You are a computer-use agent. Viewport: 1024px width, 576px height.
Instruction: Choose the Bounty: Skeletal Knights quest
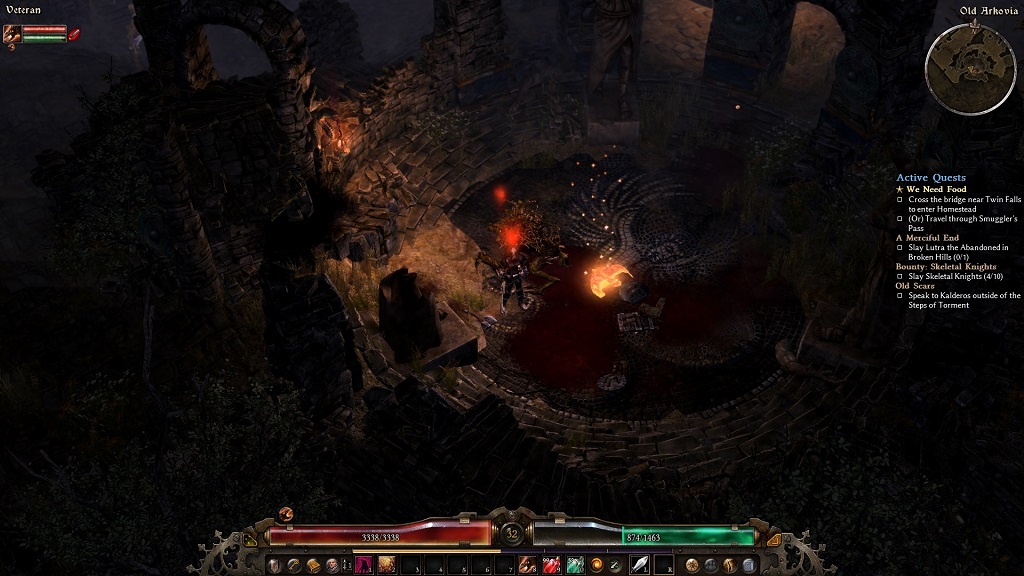tap(946, 266)
